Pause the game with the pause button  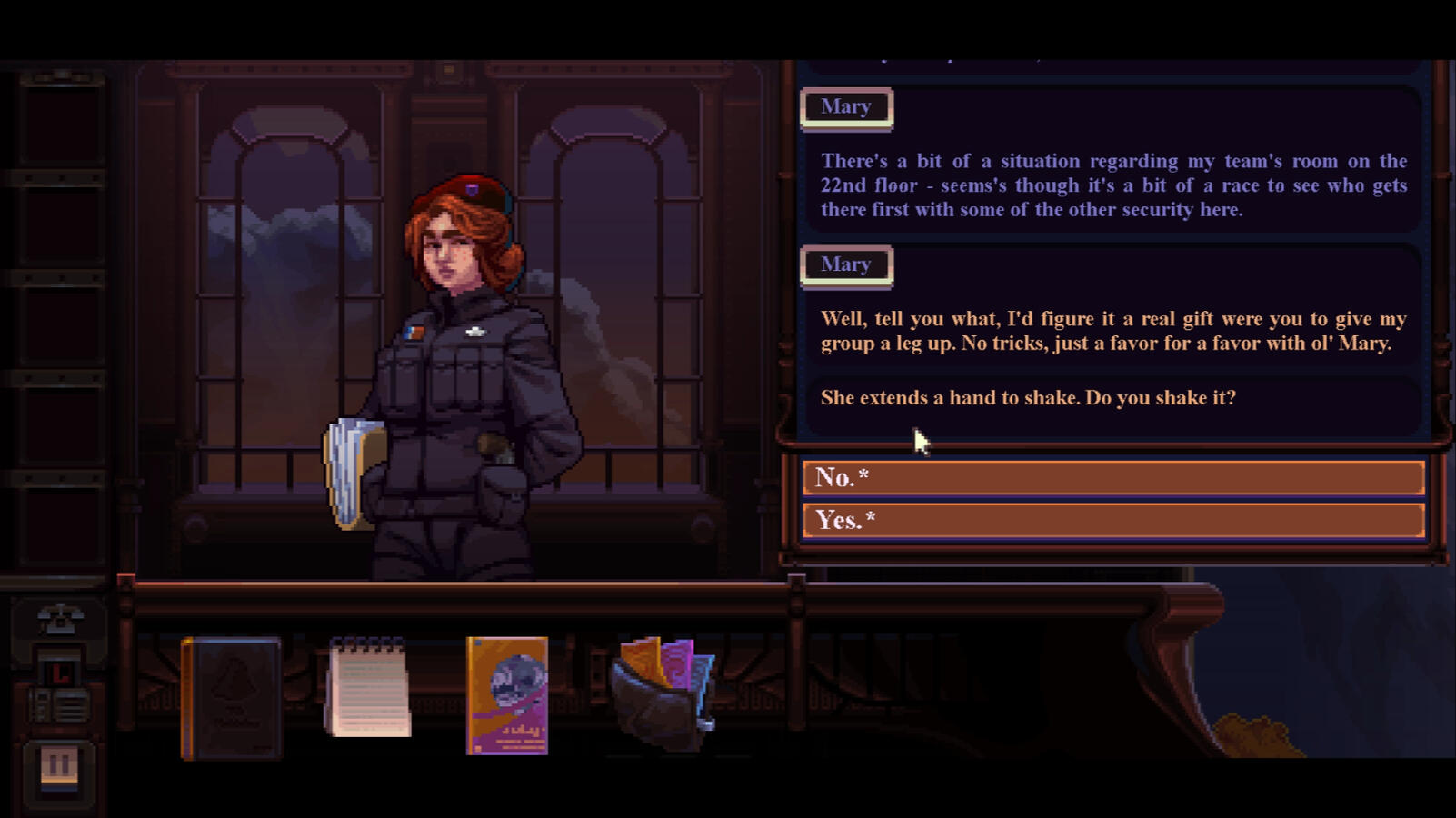coord(59,765)
